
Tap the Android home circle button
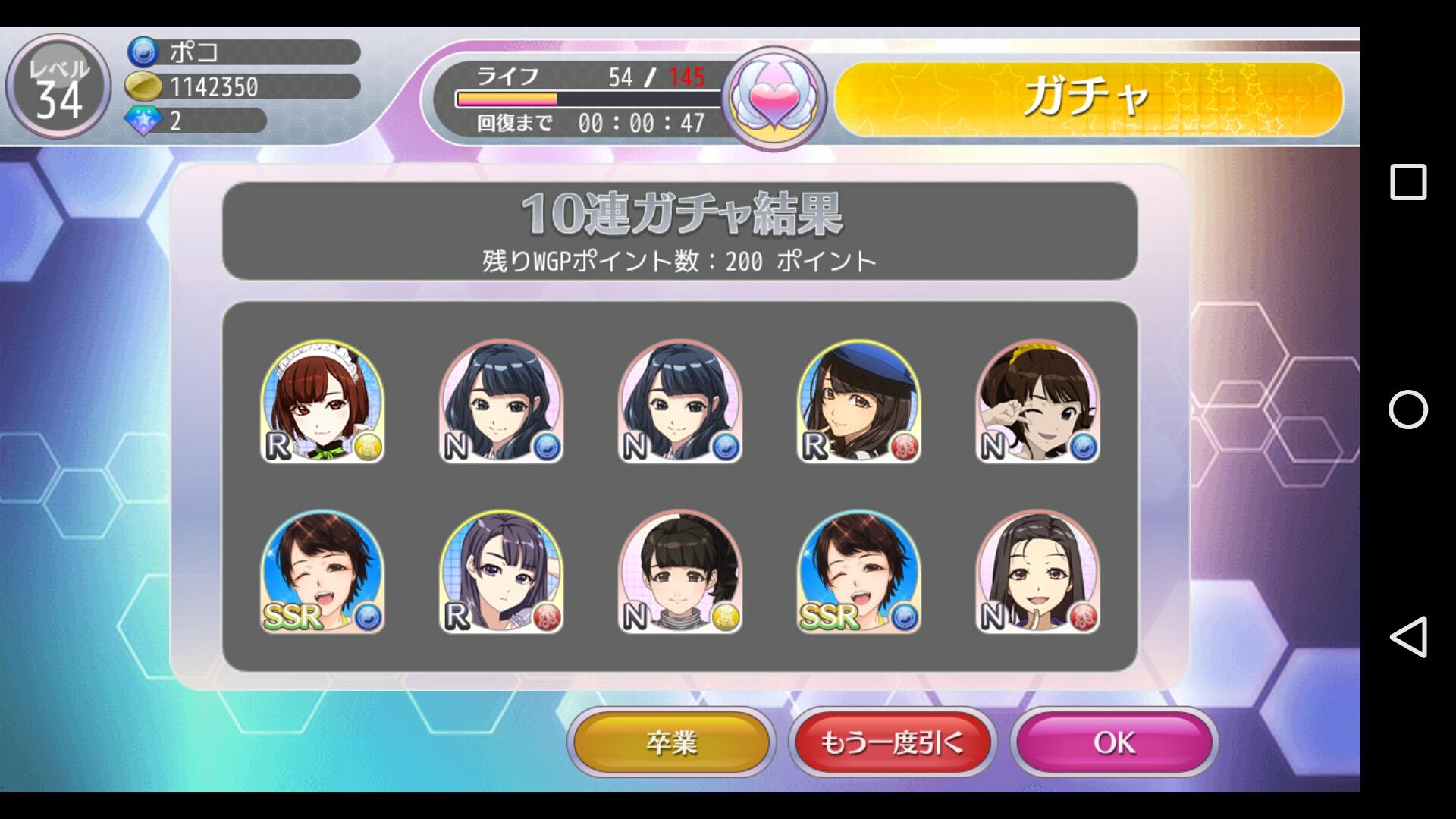click(1408, 409)
